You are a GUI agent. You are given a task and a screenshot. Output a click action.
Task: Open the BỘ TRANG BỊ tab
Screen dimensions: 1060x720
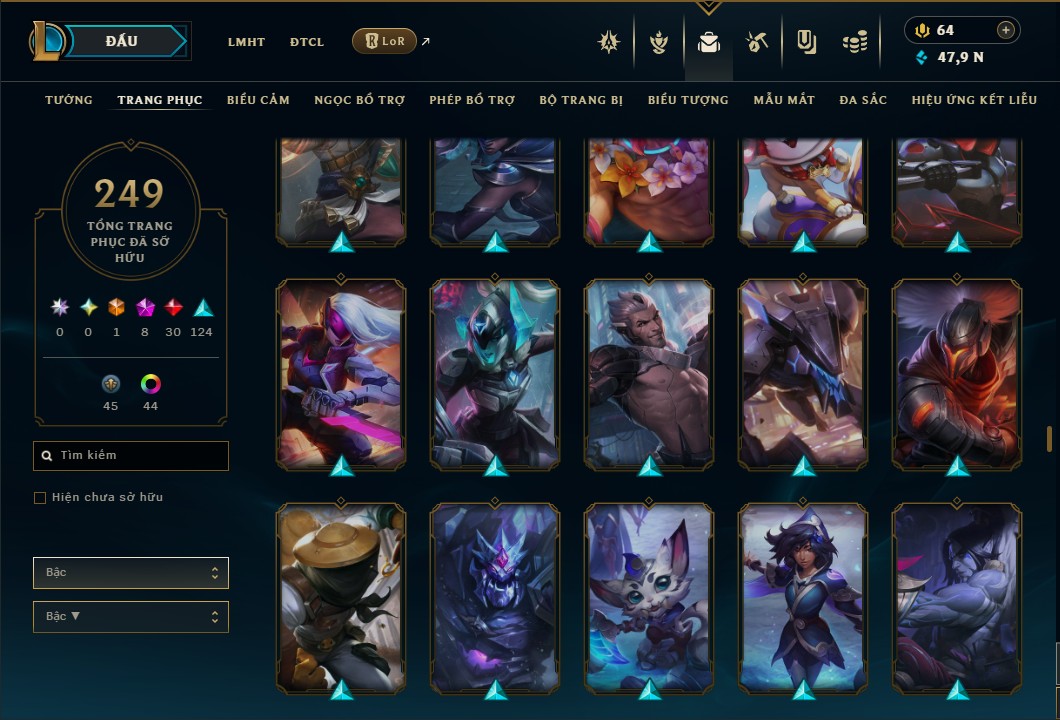coord(581,100)
